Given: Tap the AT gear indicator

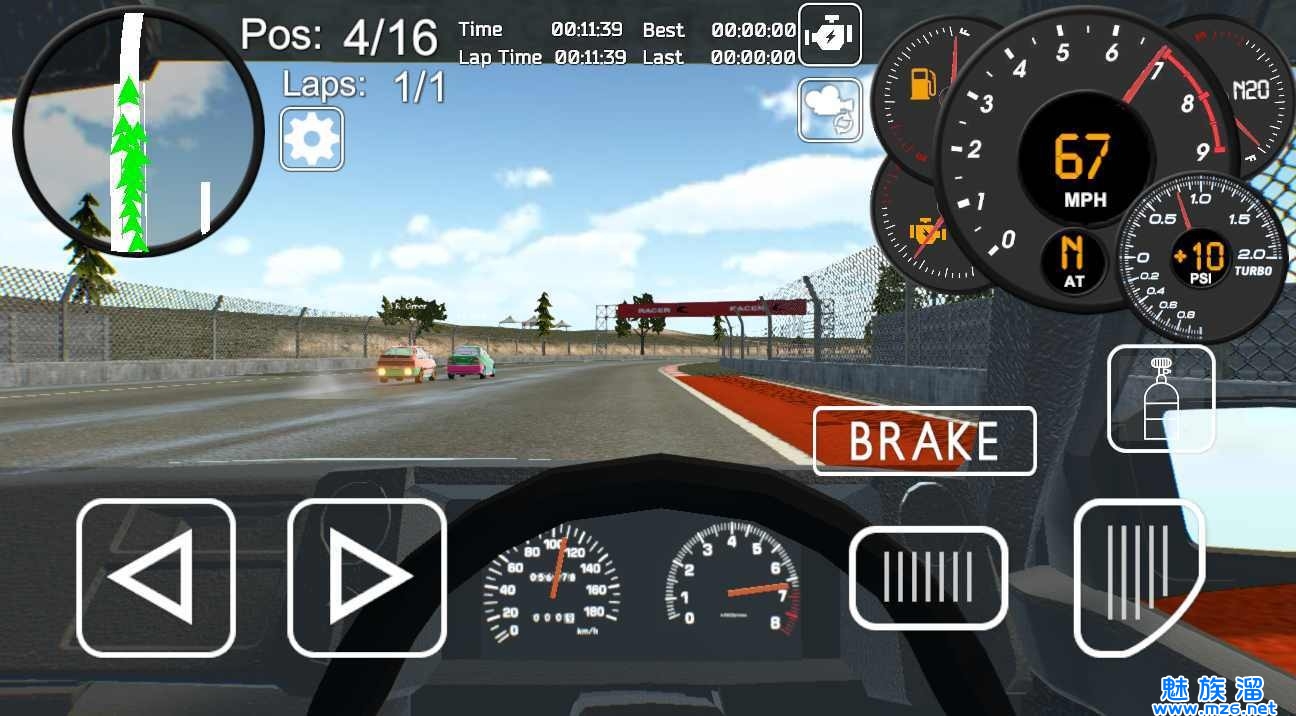Looking at the screenshot, I should click(x=1073, y=260).
